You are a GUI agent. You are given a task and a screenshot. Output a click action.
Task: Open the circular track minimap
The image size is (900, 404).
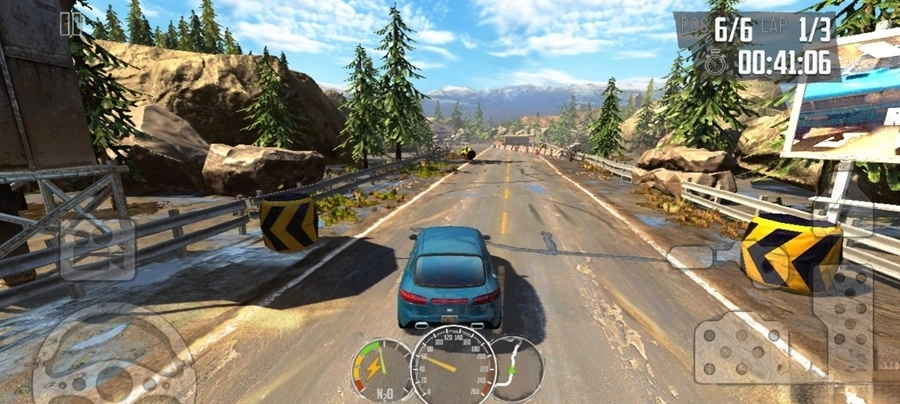517,368
